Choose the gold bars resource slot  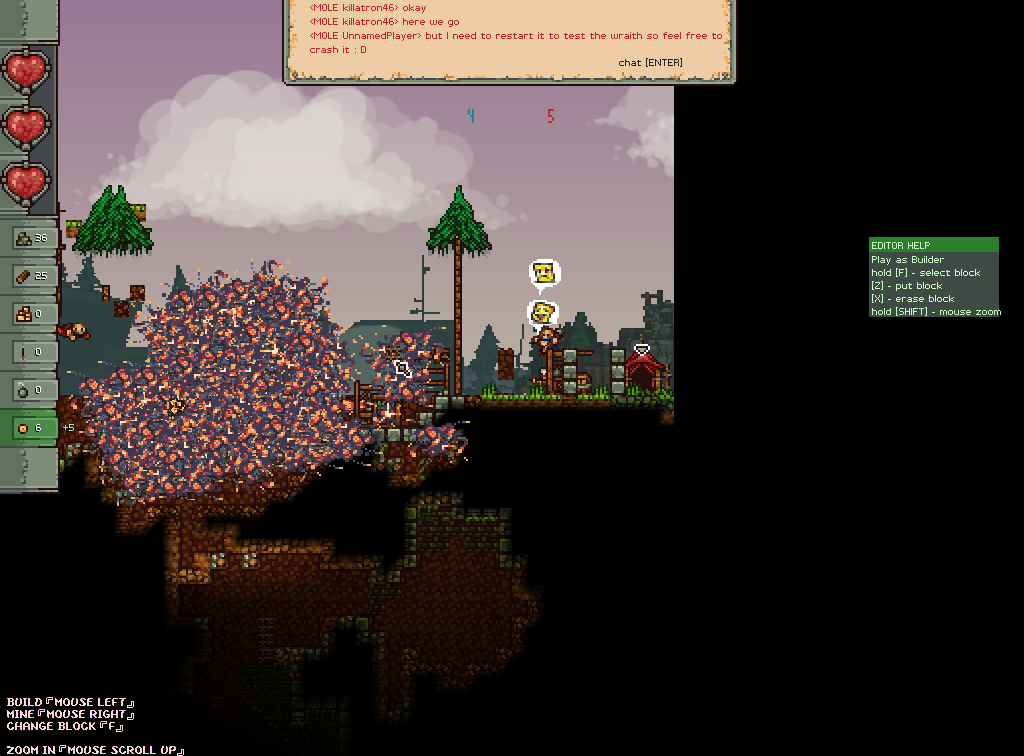point(30,313)
